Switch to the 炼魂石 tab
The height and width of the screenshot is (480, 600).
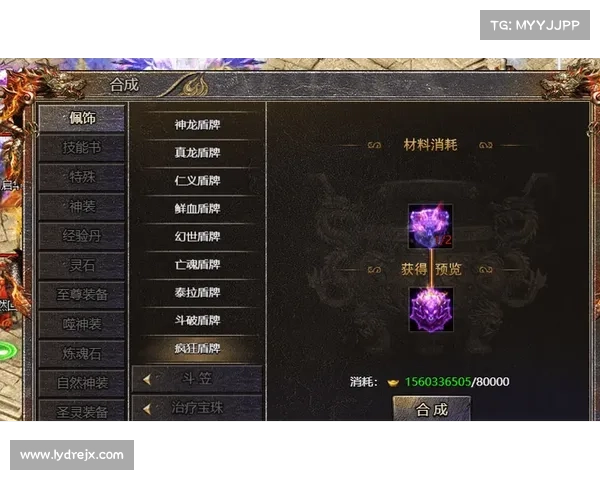click(82, 354)
